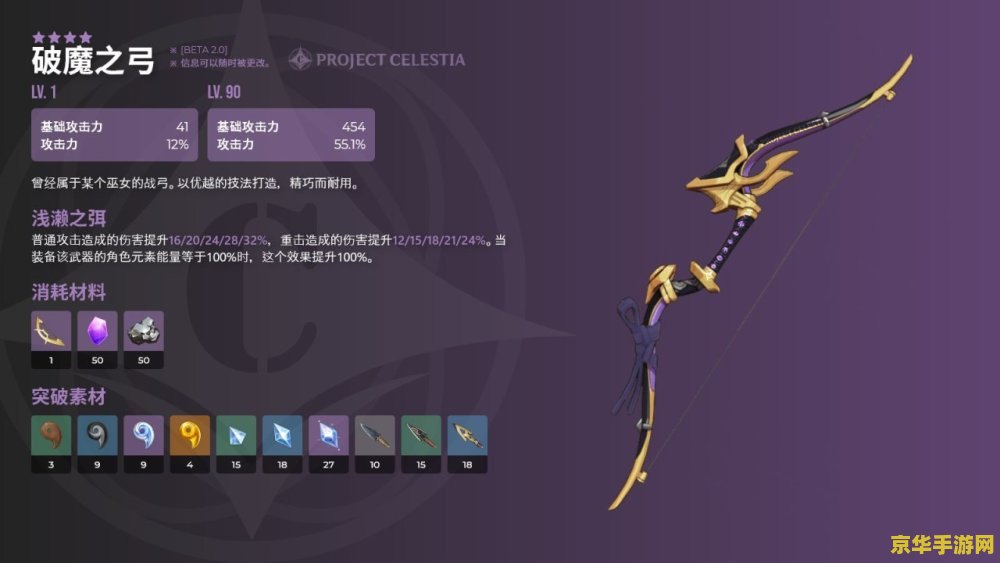Screen dimensions: 1000x563
Task: Select the green-background prism material
Action: 236,436
